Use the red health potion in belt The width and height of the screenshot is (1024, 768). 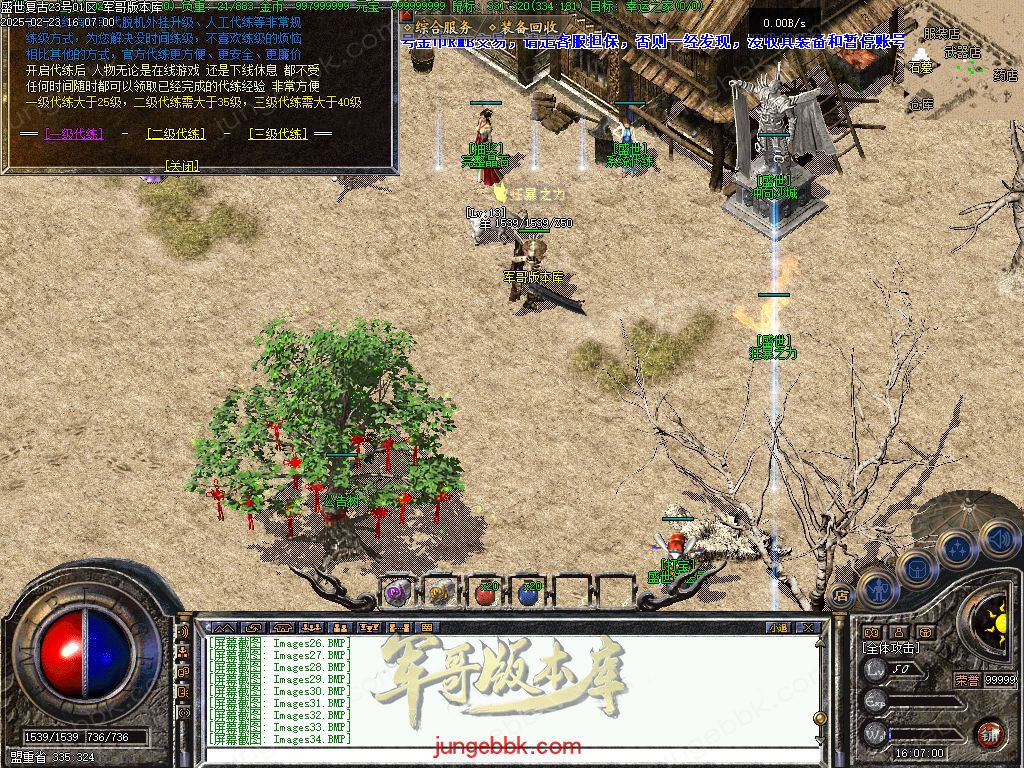tap(486, 593)
